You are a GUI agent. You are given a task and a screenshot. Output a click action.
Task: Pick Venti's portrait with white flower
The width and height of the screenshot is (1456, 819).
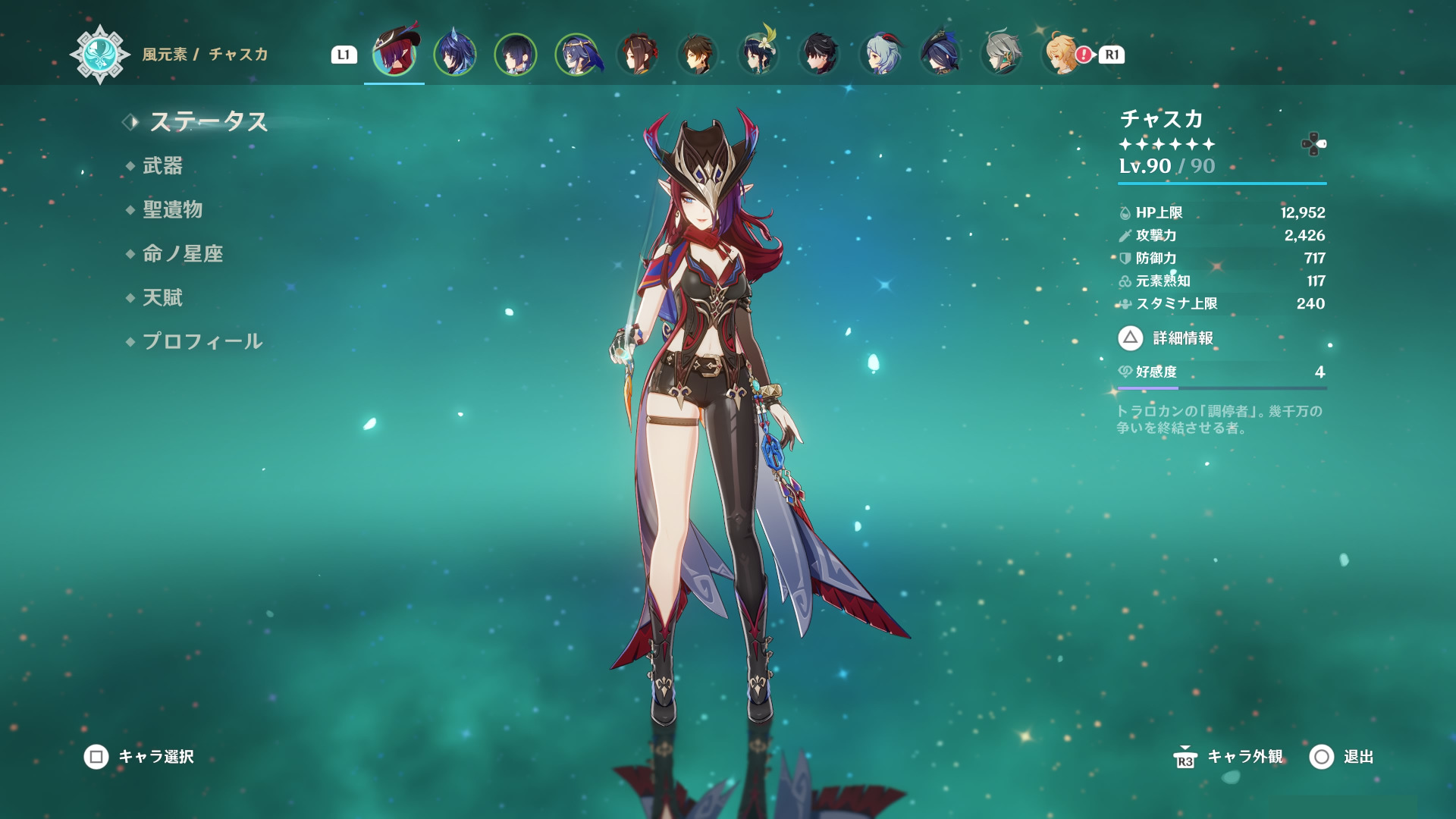tap(758, 54)
